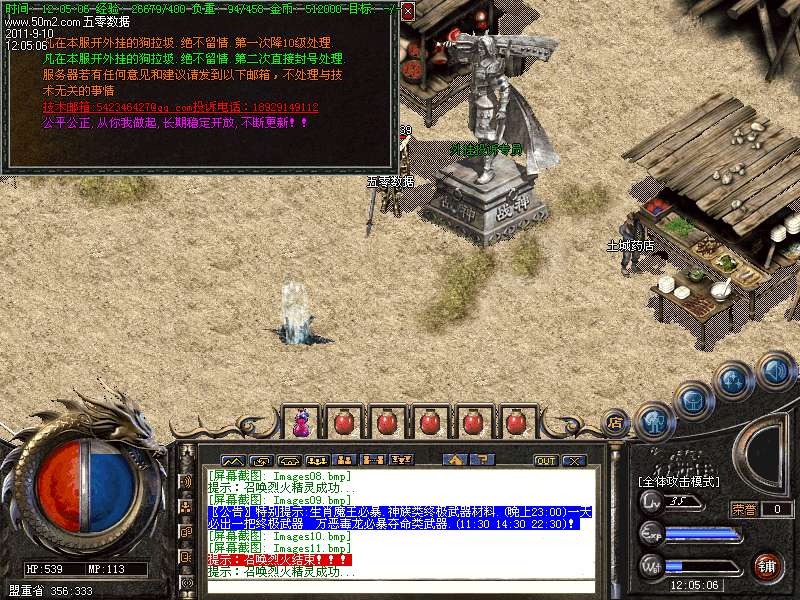Click the OUT button above the chat
Image resolution: width=800 pixels, height=600 pixels.
[x=545, y=461]
